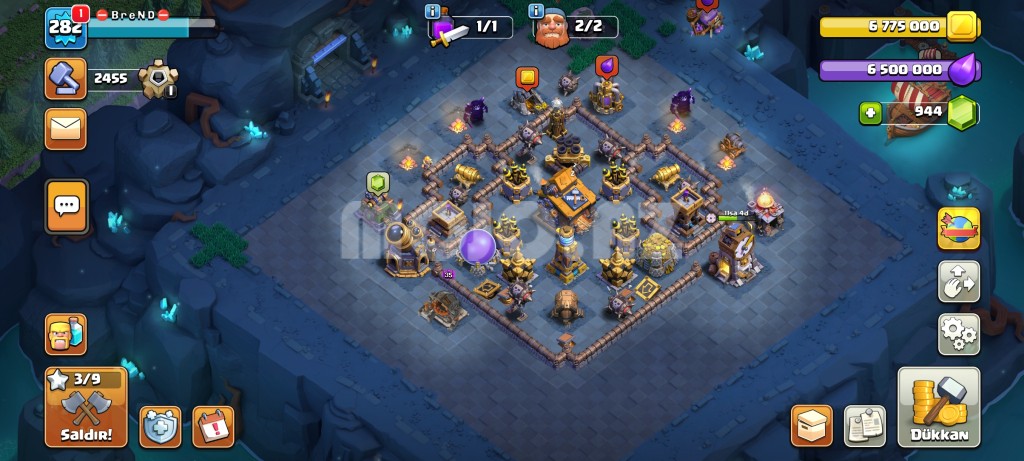Open the trophy league hammer icon

(66, 79)
